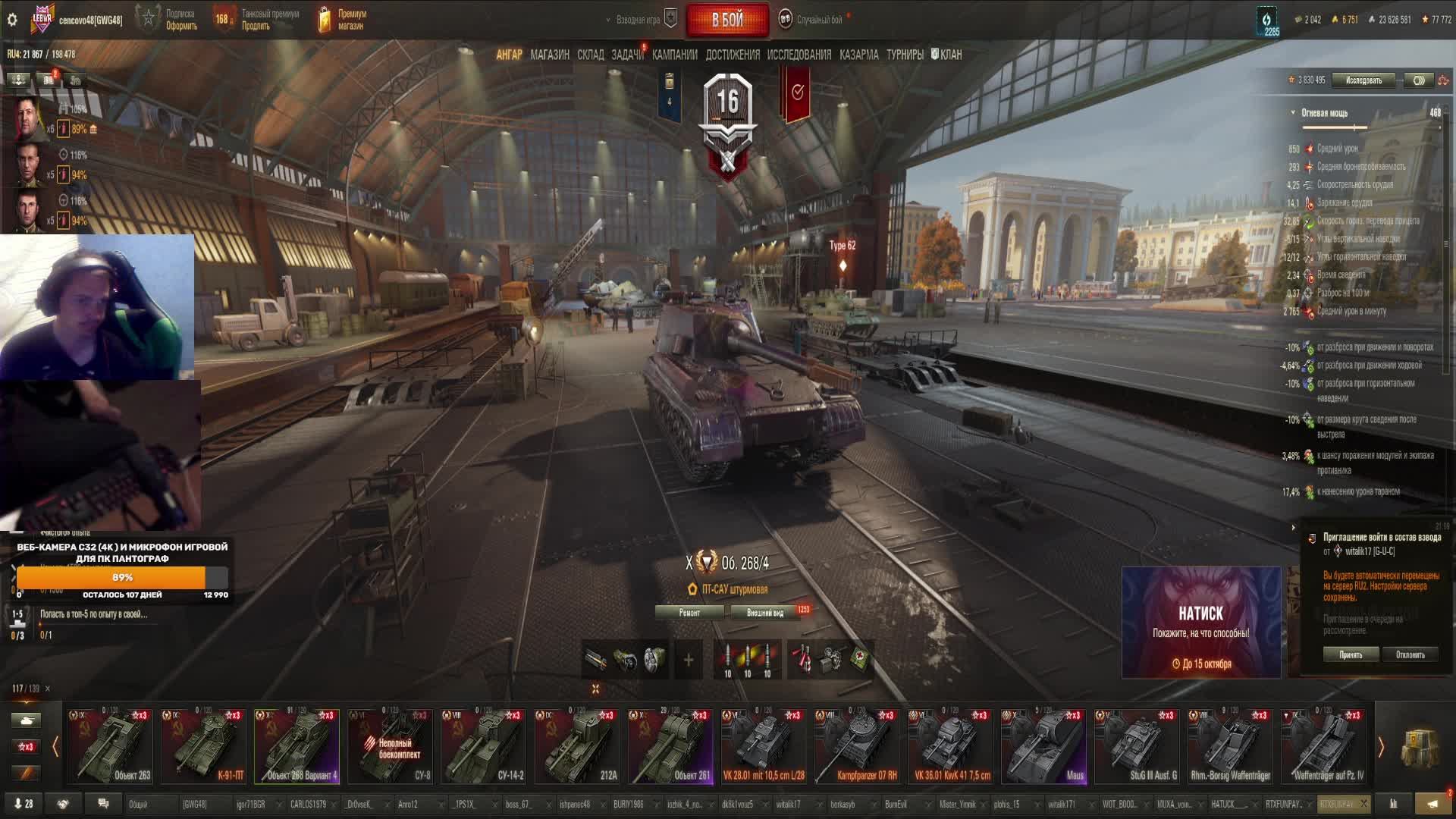Open the МАГАЗИН tab

[550, 55]
